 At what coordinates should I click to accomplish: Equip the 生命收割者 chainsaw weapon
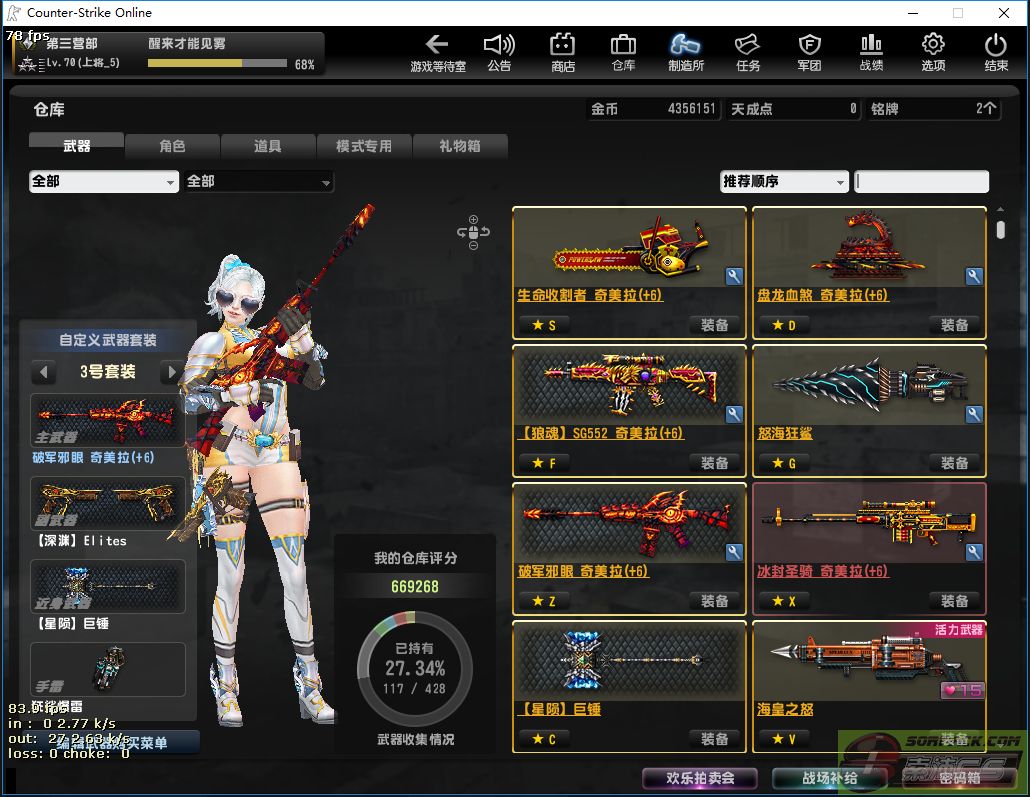point(714,325)
